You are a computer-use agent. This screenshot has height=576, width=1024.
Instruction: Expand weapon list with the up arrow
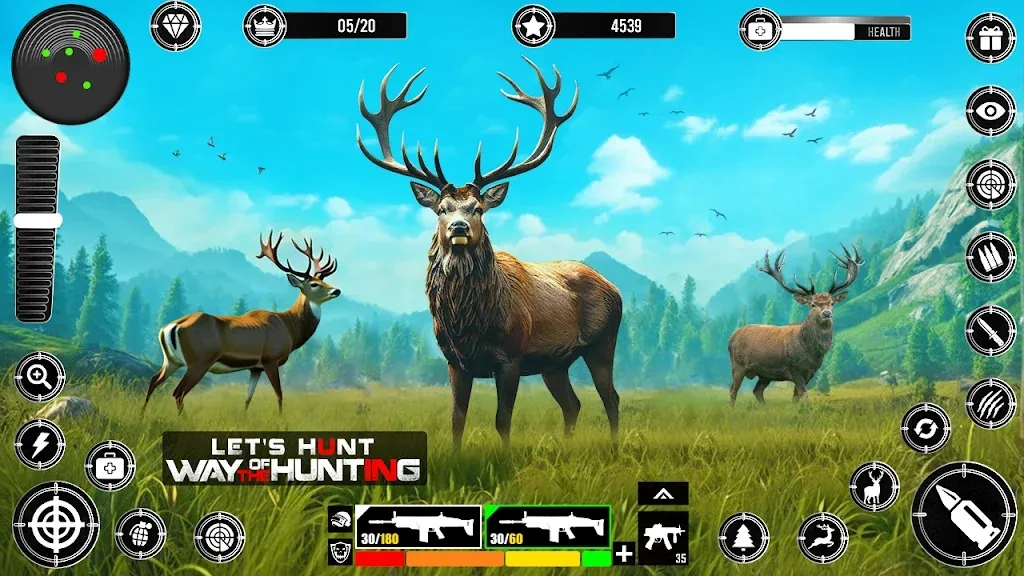(663, 493)
